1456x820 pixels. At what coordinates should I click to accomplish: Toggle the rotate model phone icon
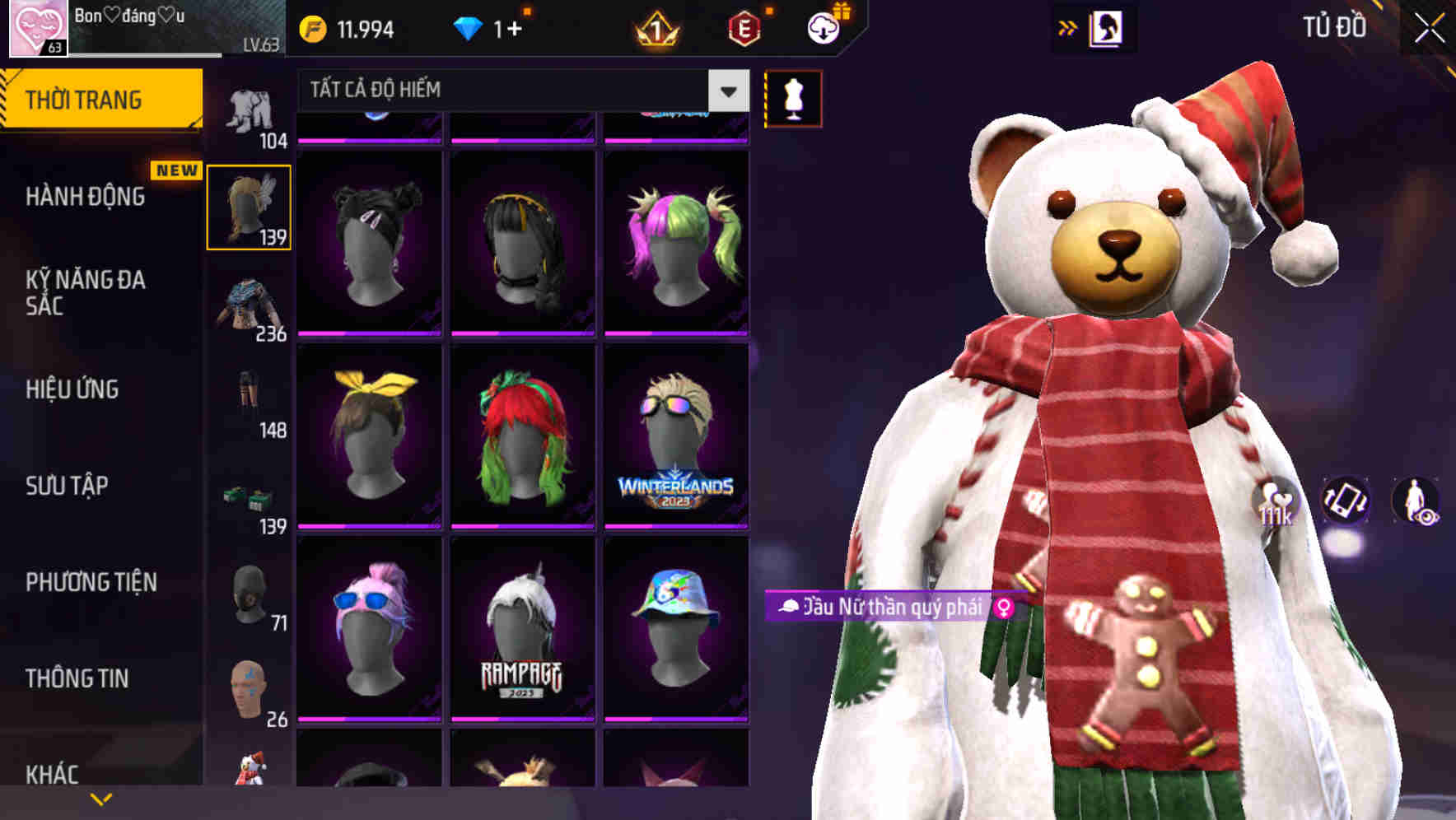coord(1346,502)
